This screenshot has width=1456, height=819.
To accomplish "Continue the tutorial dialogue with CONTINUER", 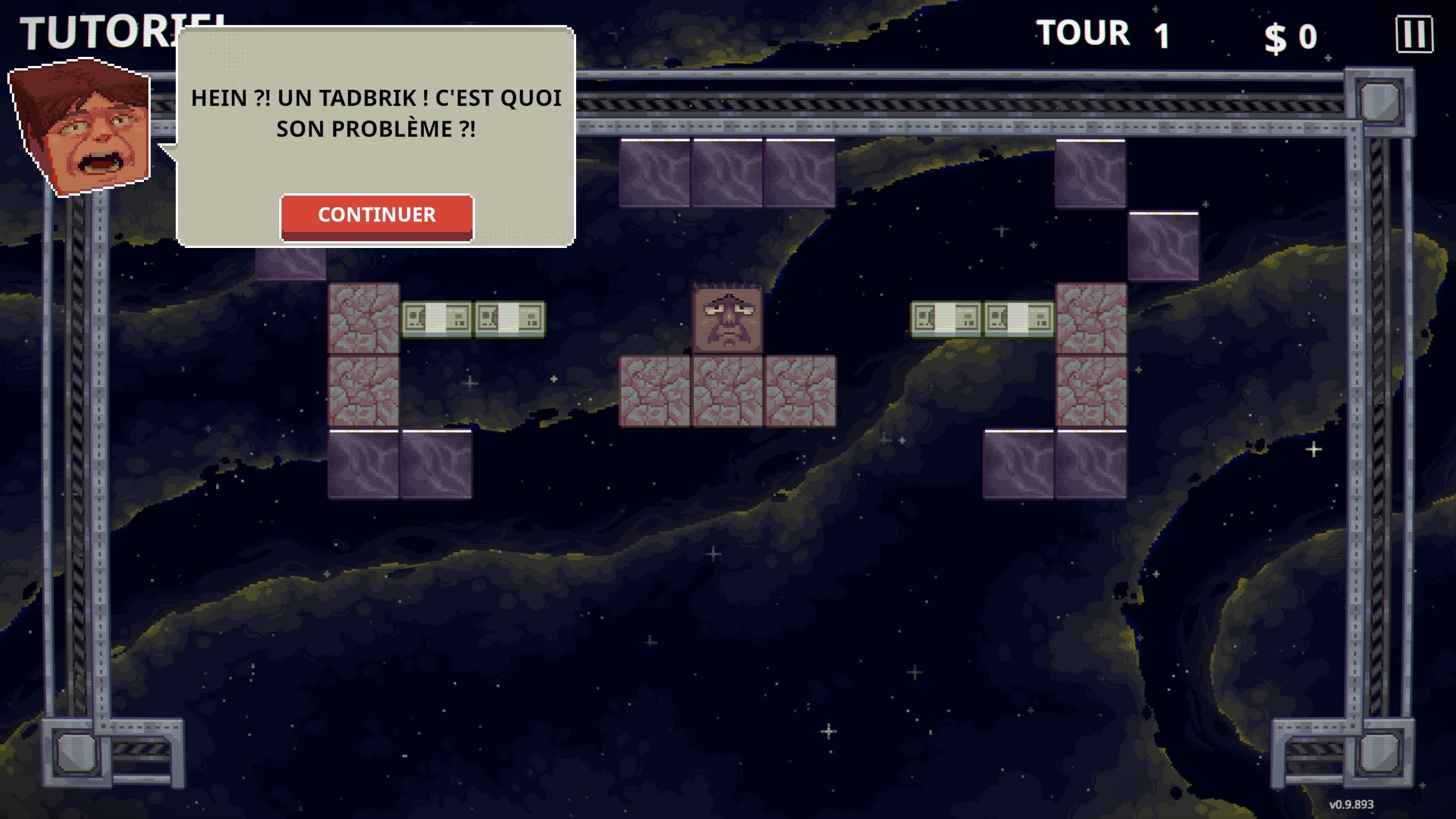I will (377, 216).
